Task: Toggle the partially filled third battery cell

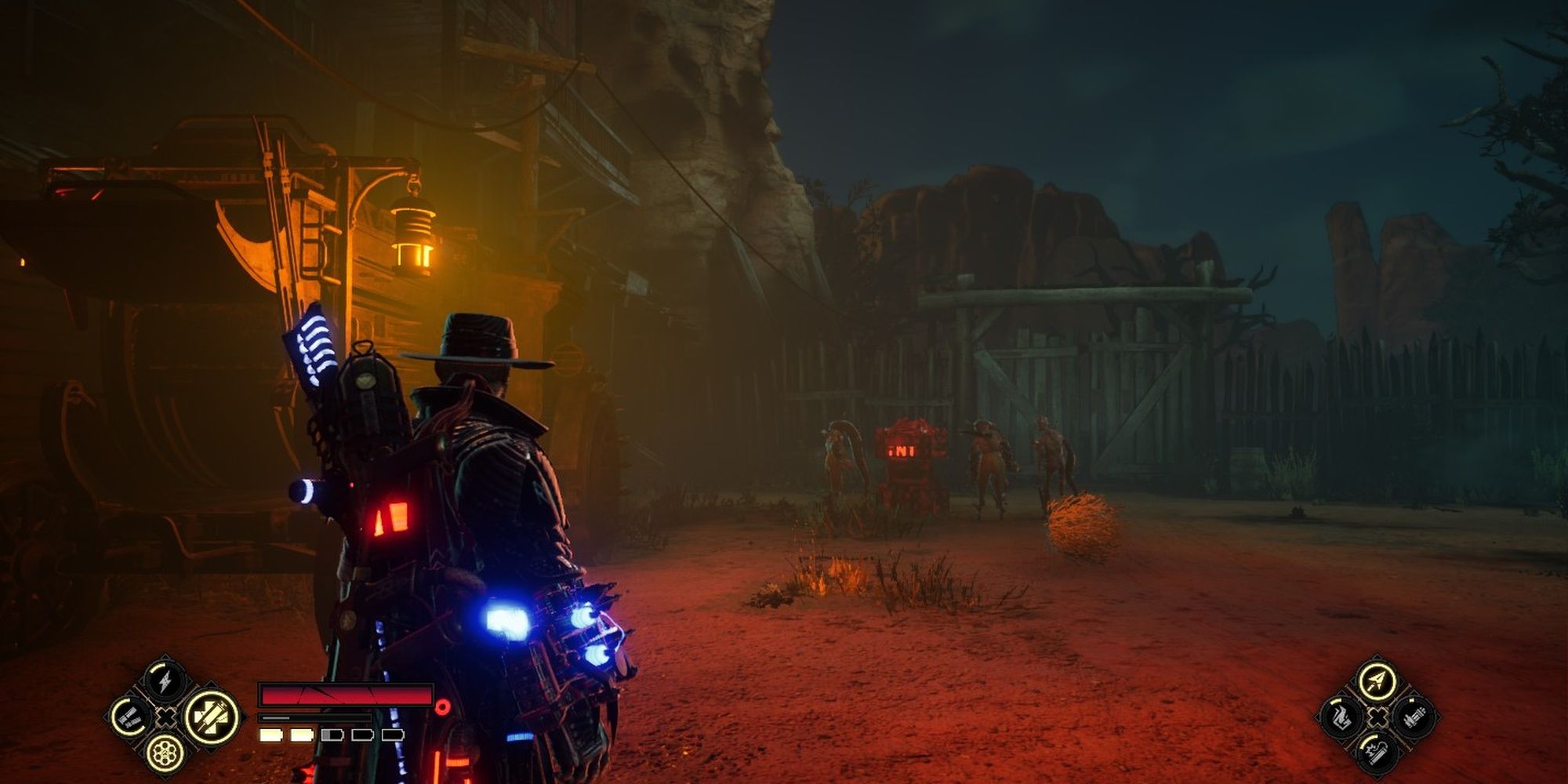Action: point(331,736)
